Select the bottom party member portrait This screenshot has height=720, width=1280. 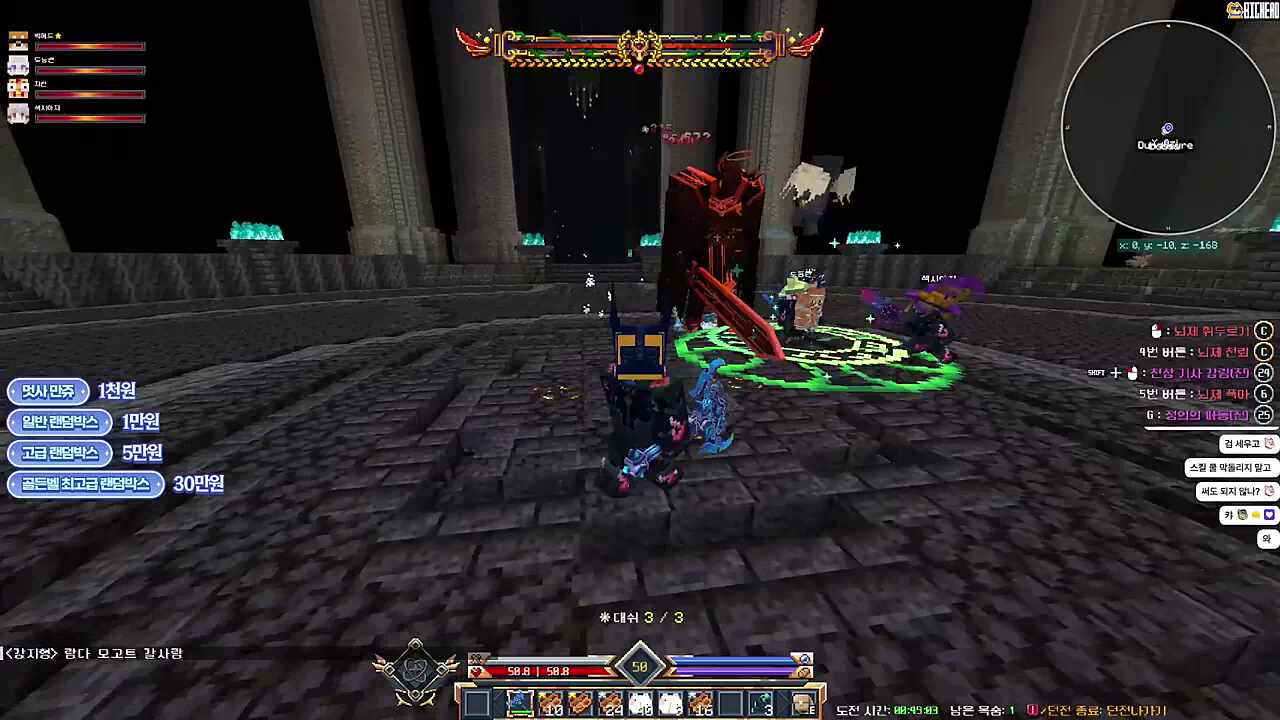[18, 113]
